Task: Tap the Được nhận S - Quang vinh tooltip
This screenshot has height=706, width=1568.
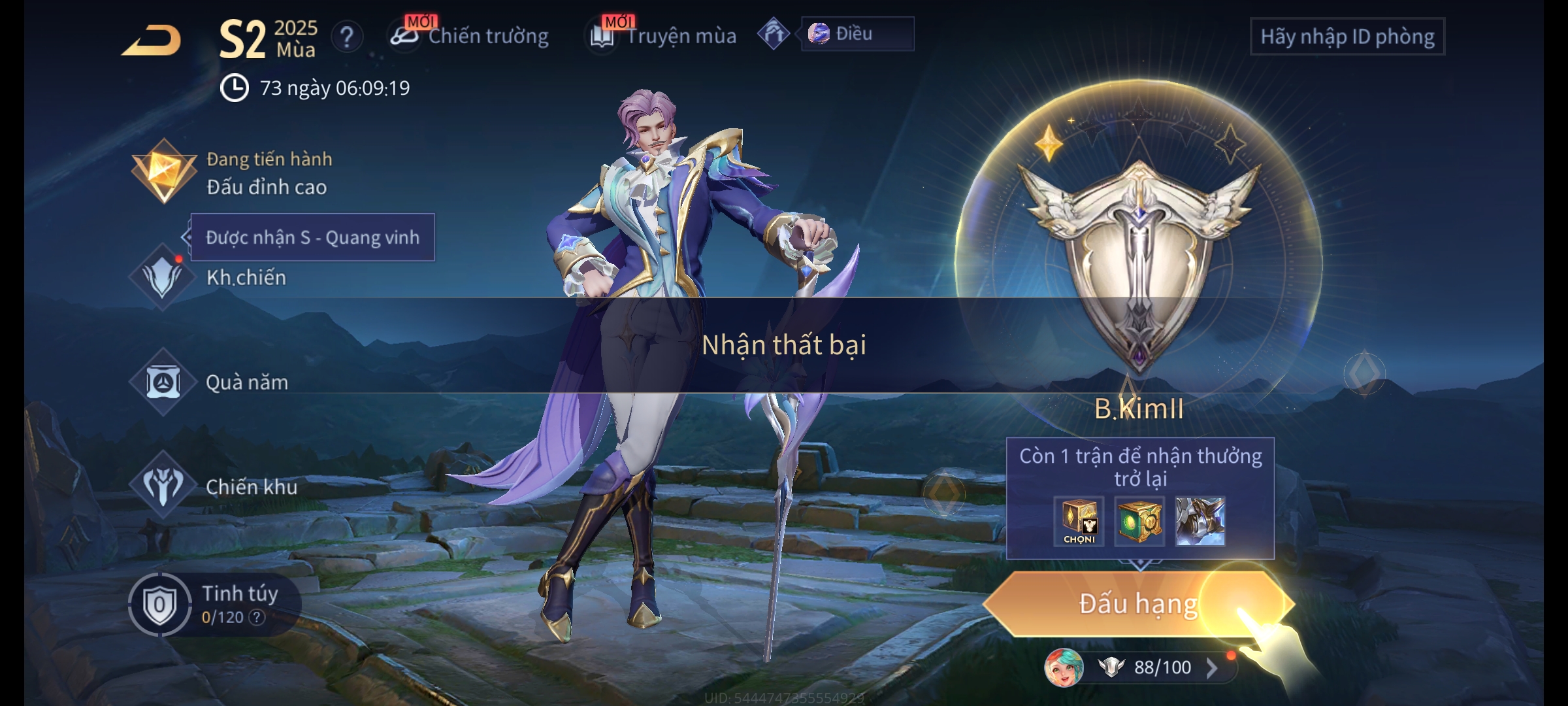Action: point(312,237)
